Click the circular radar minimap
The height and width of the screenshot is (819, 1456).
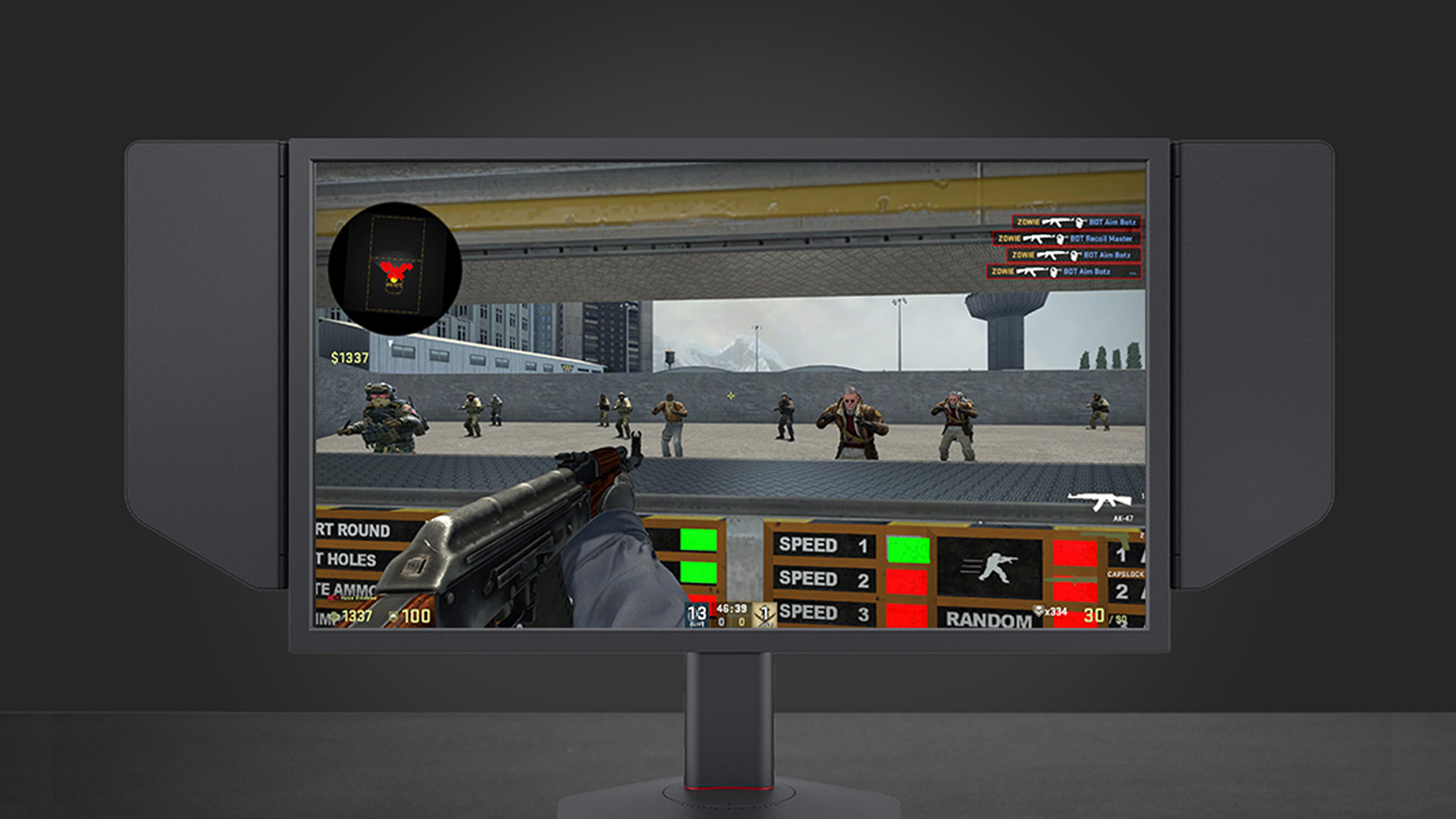tap(395, 268)
